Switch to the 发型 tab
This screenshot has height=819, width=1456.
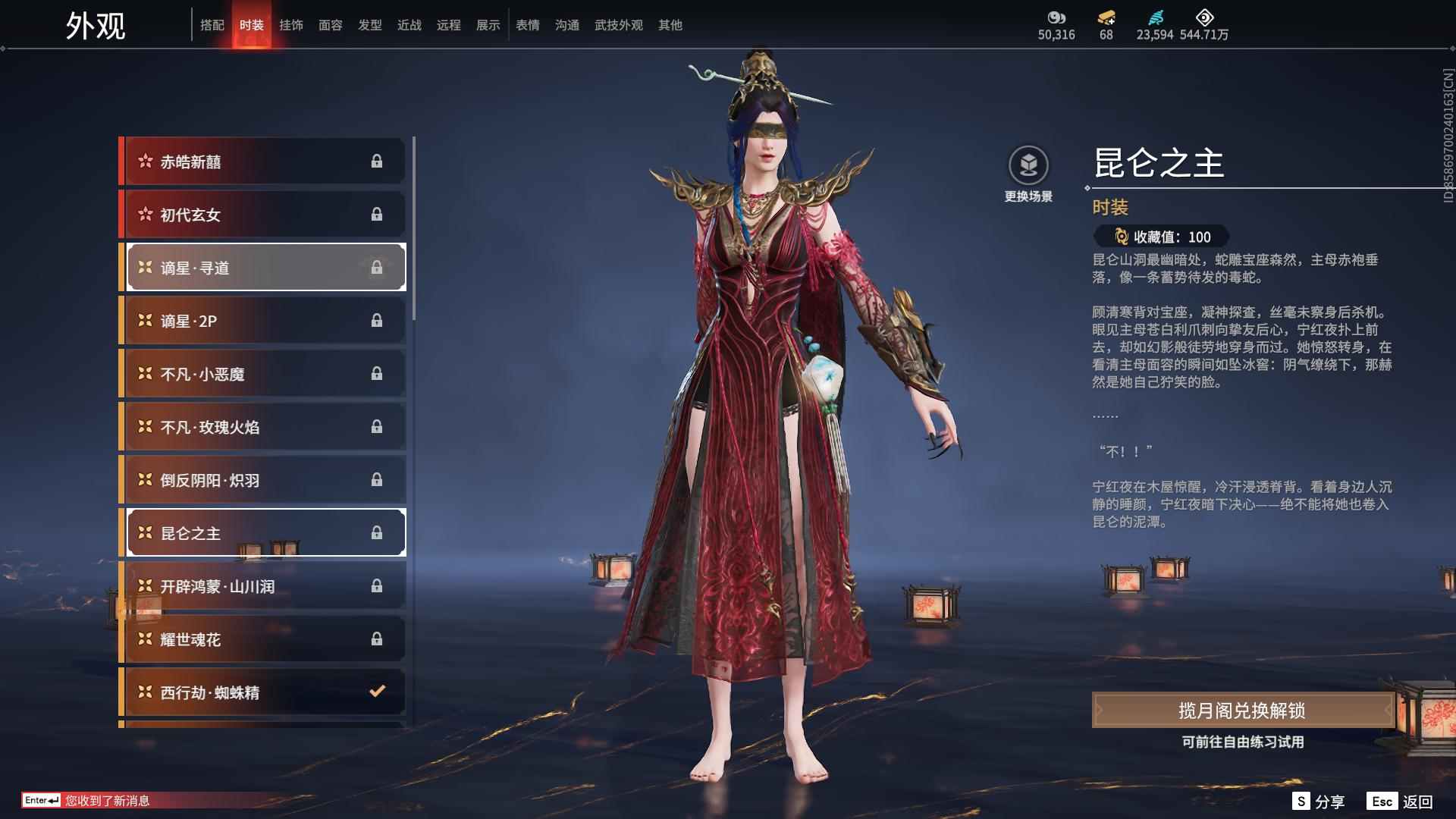pos(370,25)
